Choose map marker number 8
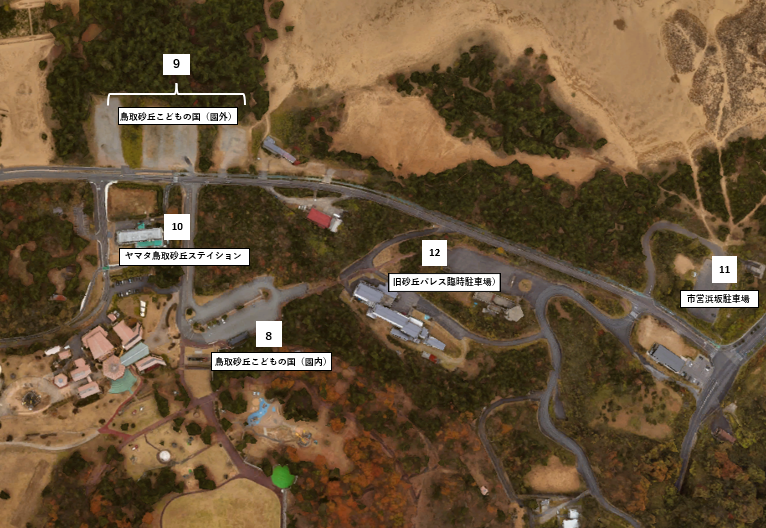This screenshot has width=766, height=528. [268, 335]
